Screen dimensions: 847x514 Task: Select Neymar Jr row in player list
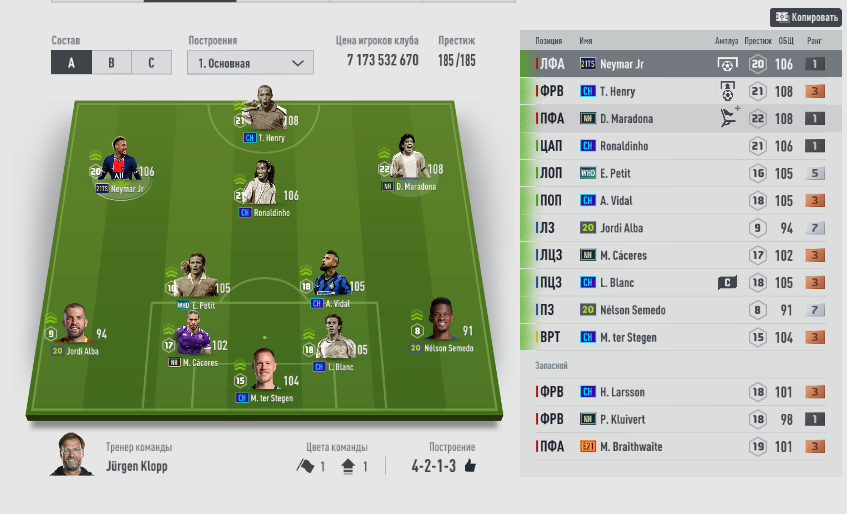(680, 64)
